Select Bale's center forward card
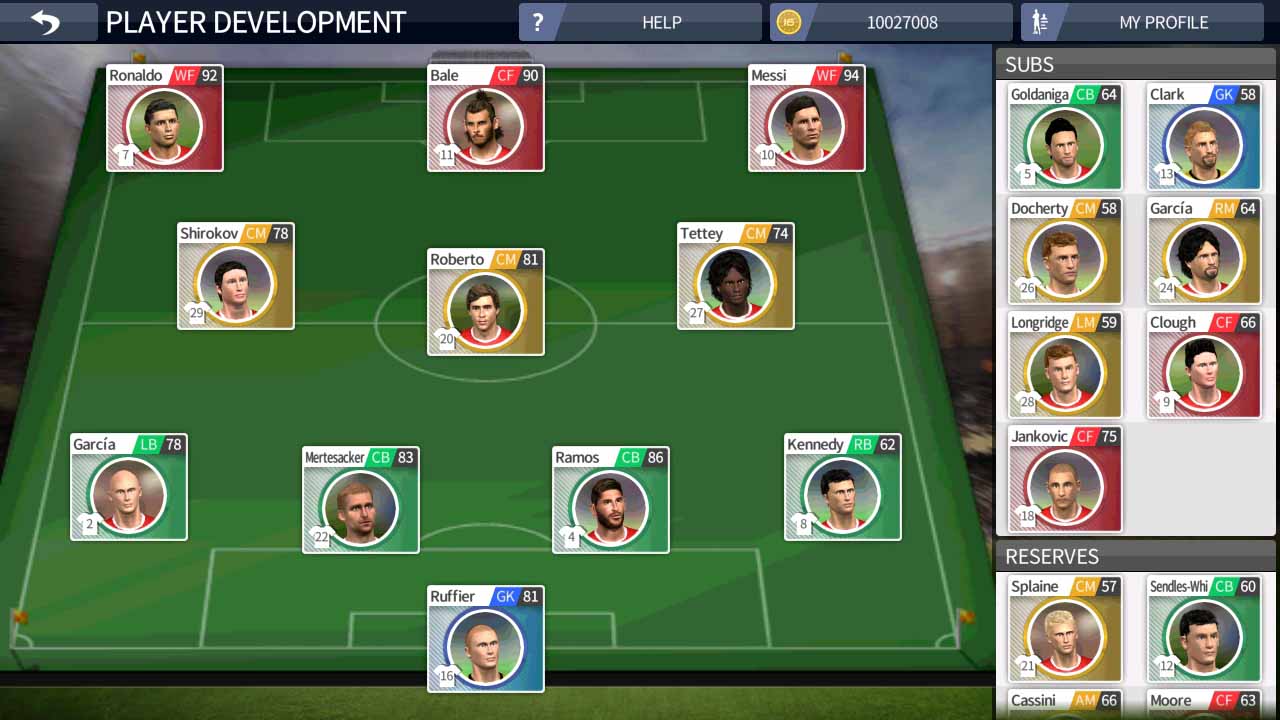 [485, 118]
